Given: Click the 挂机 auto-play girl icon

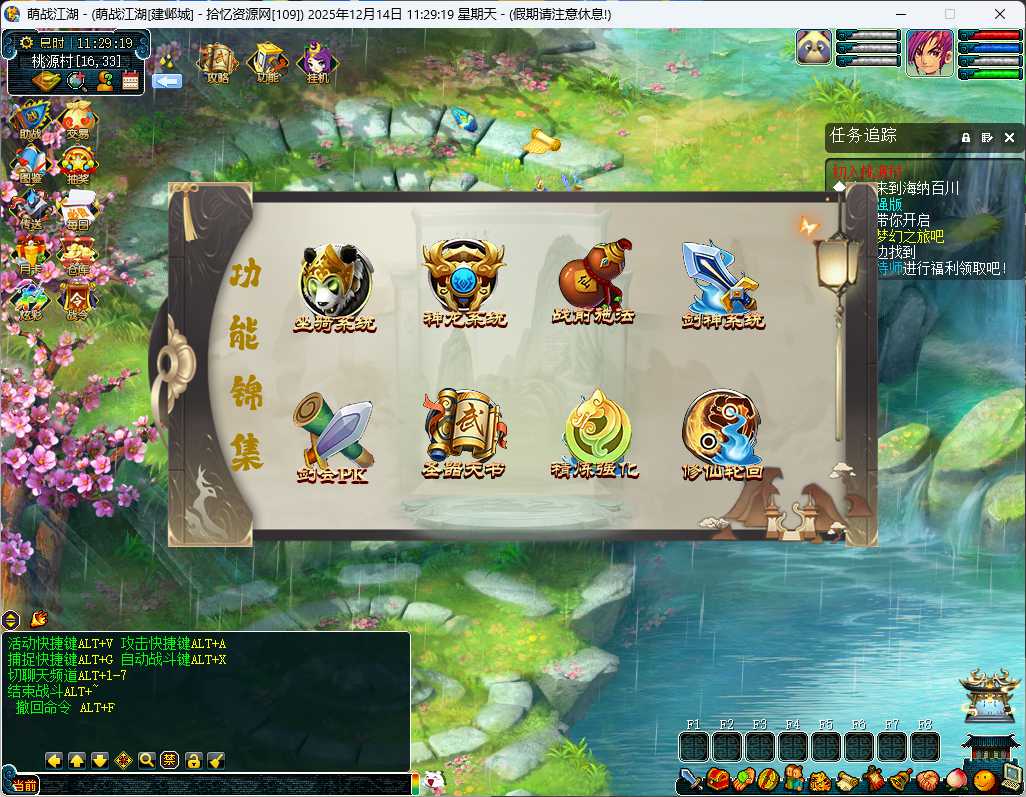Looking at the screenshot, I should click(317, 63).
